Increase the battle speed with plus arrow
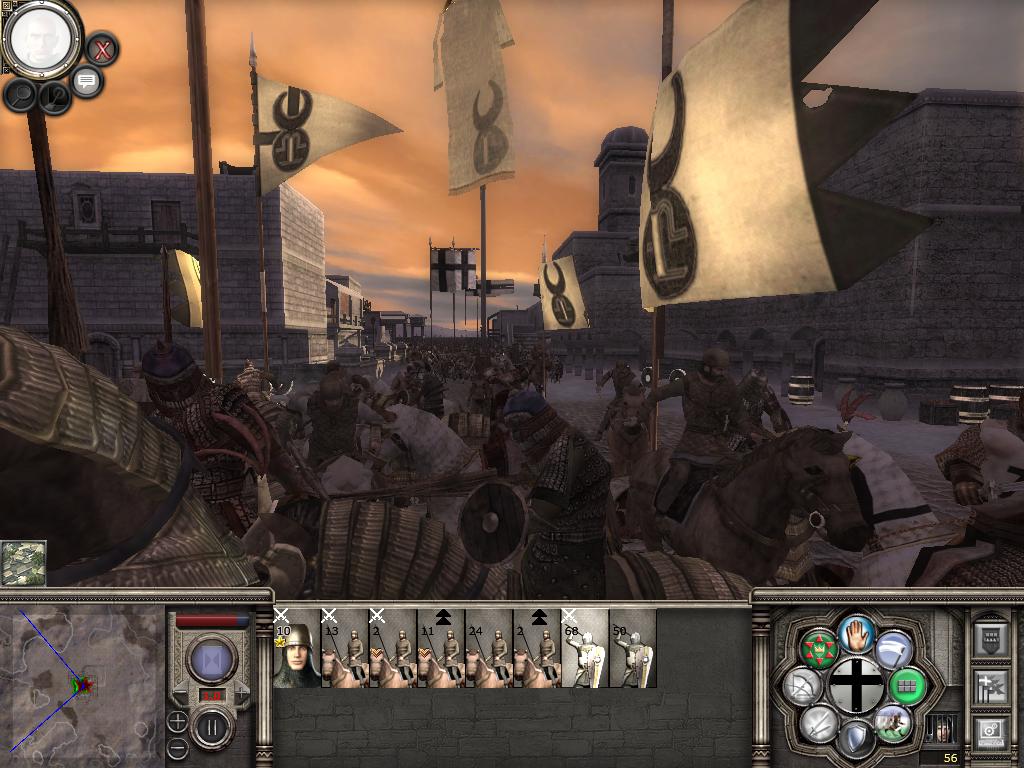This screenshot has width=1024, height=768. click(x=241, y=692)
